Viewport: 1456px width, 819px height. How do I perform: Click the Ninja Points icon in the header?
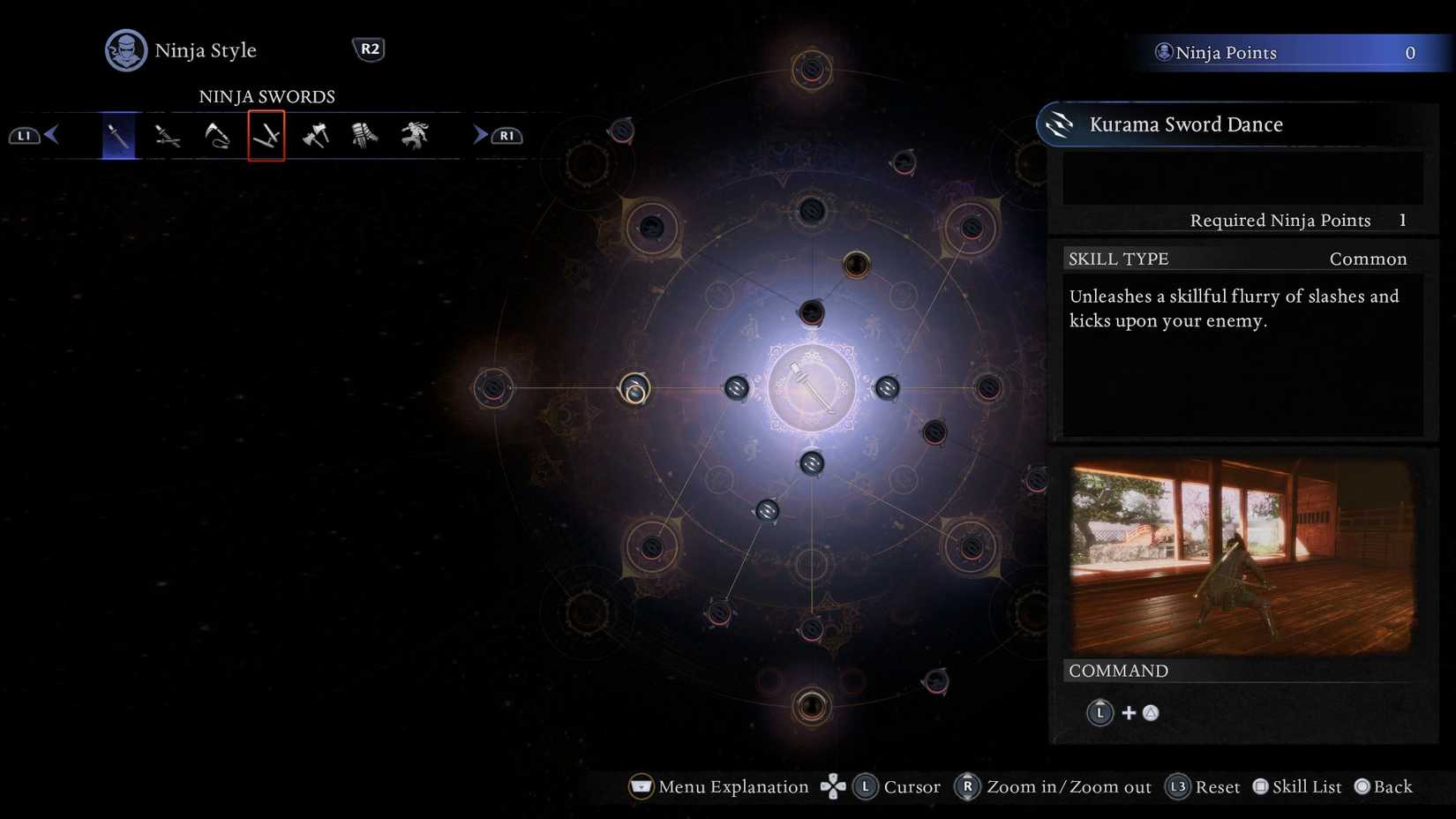coord(1164,51)
